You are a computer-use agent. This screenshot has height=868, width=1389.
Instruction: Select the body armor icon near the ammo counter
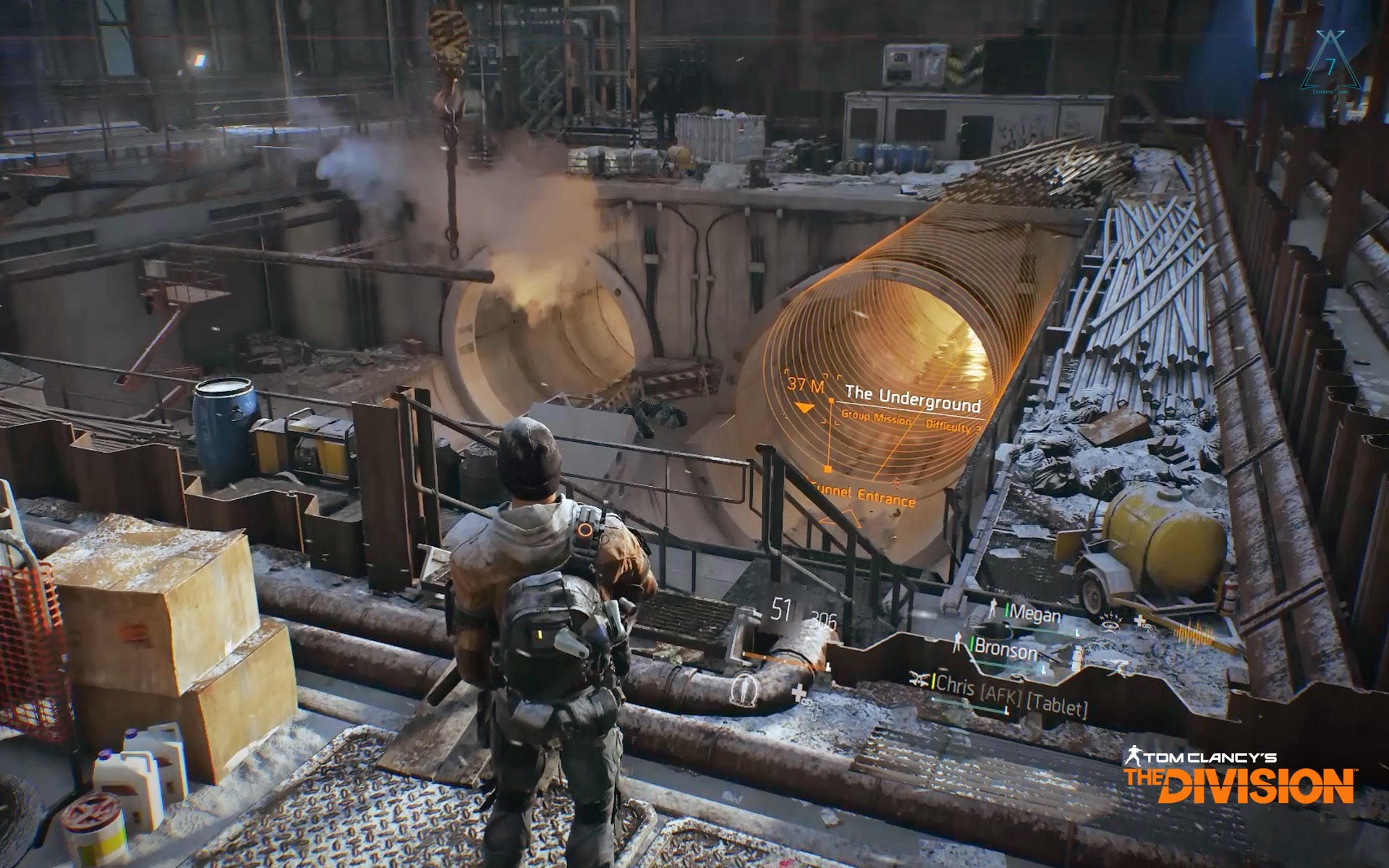(744, 691)
